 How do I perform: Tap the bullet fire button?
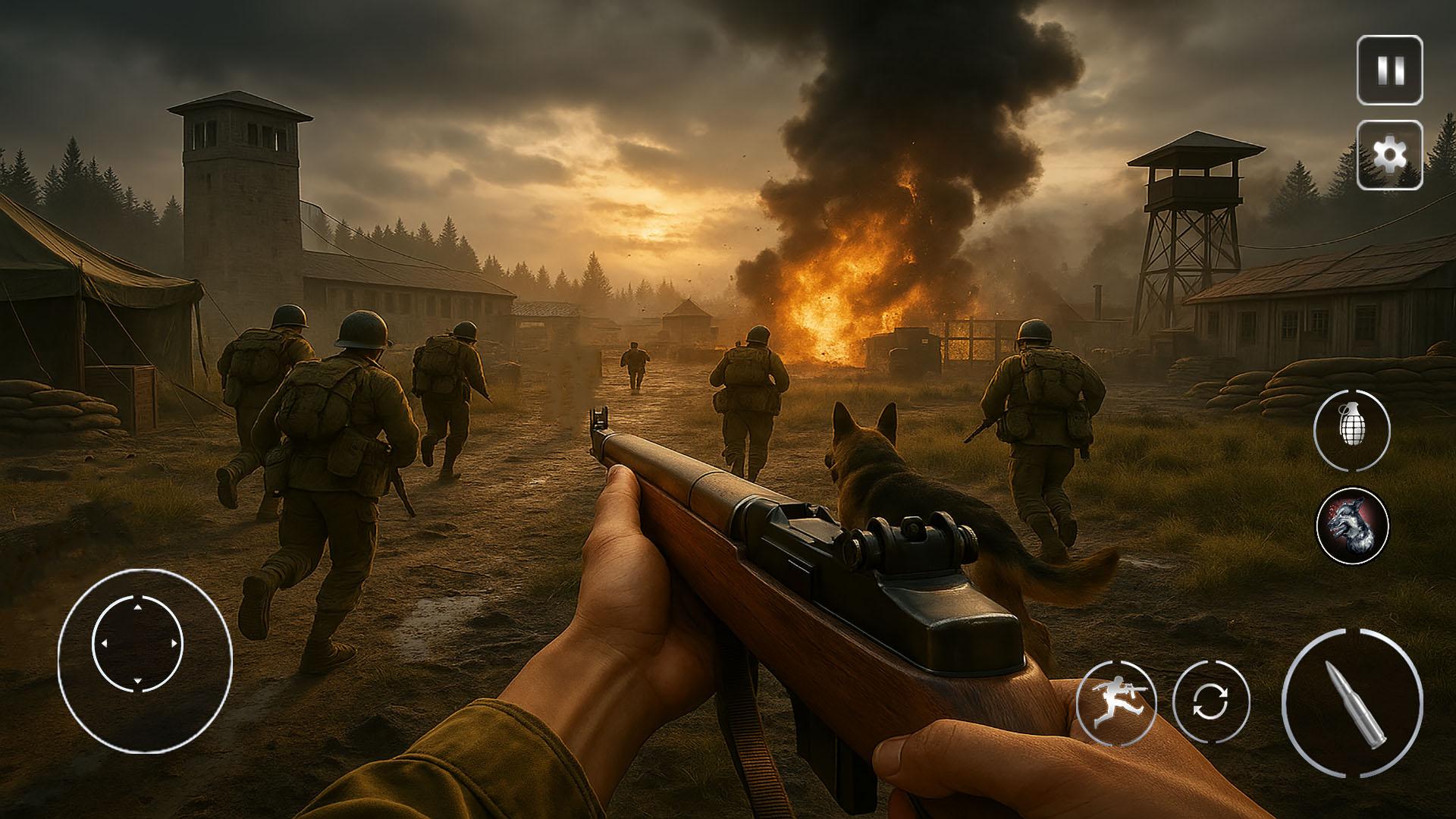click(1352, 703)
